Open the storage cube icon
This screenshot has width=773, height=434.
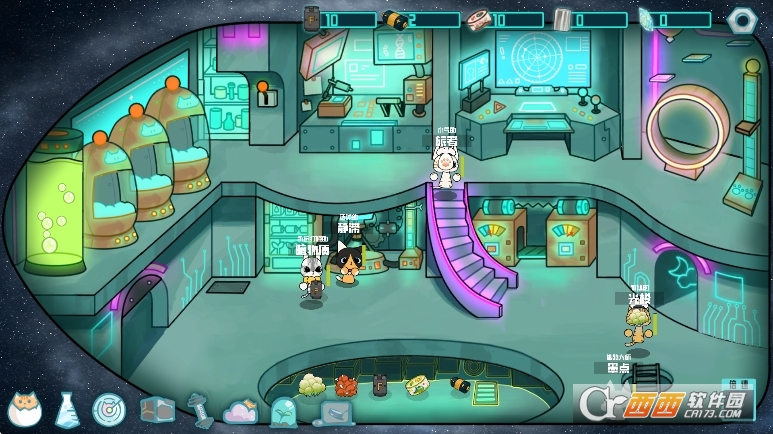156,408
